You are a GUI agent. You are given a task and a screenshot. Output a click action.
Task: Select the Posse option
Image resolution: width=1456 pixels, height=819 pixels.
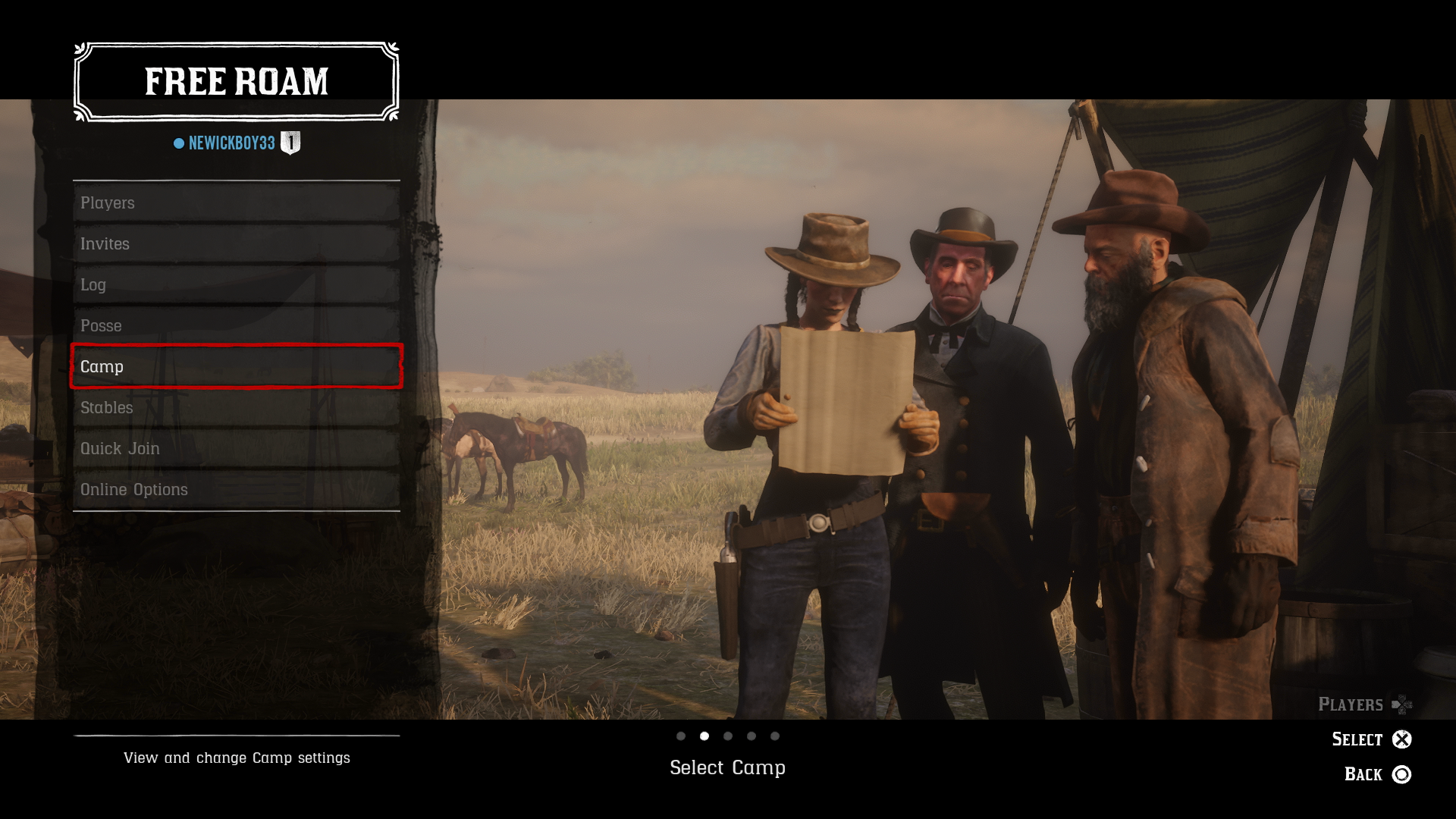pyautogui.click(x=235, y=325)
